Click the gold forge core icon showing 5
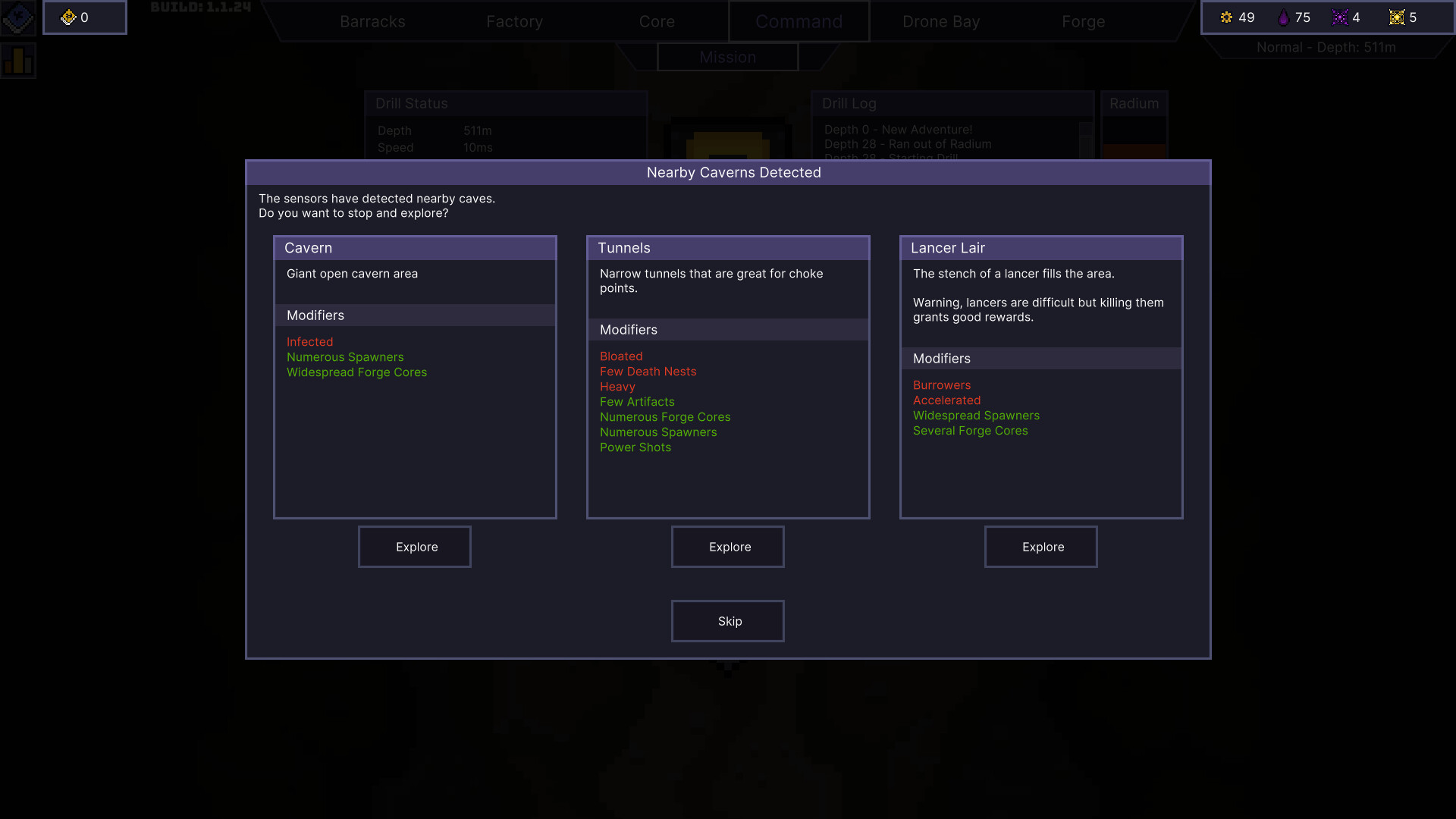The height and width of the screenshot is (819, 1456). [x=1398, y=17]
